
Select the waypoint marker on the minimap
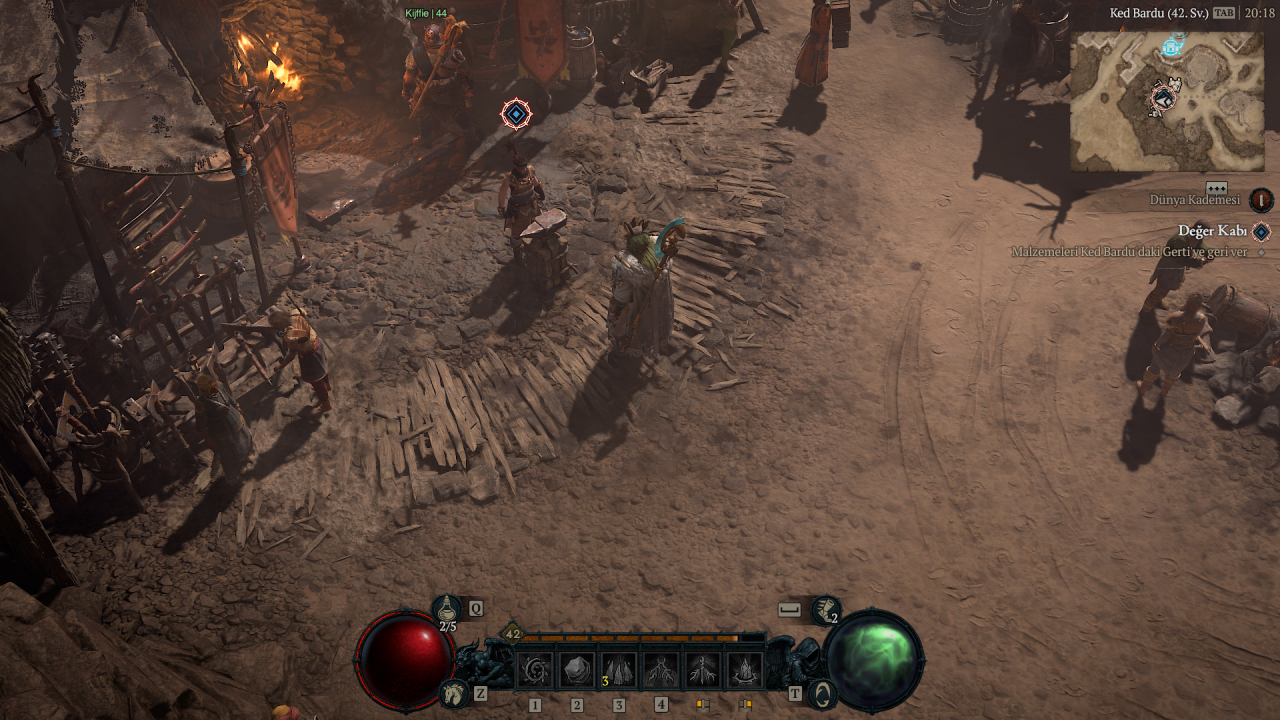pos(1173,44)
